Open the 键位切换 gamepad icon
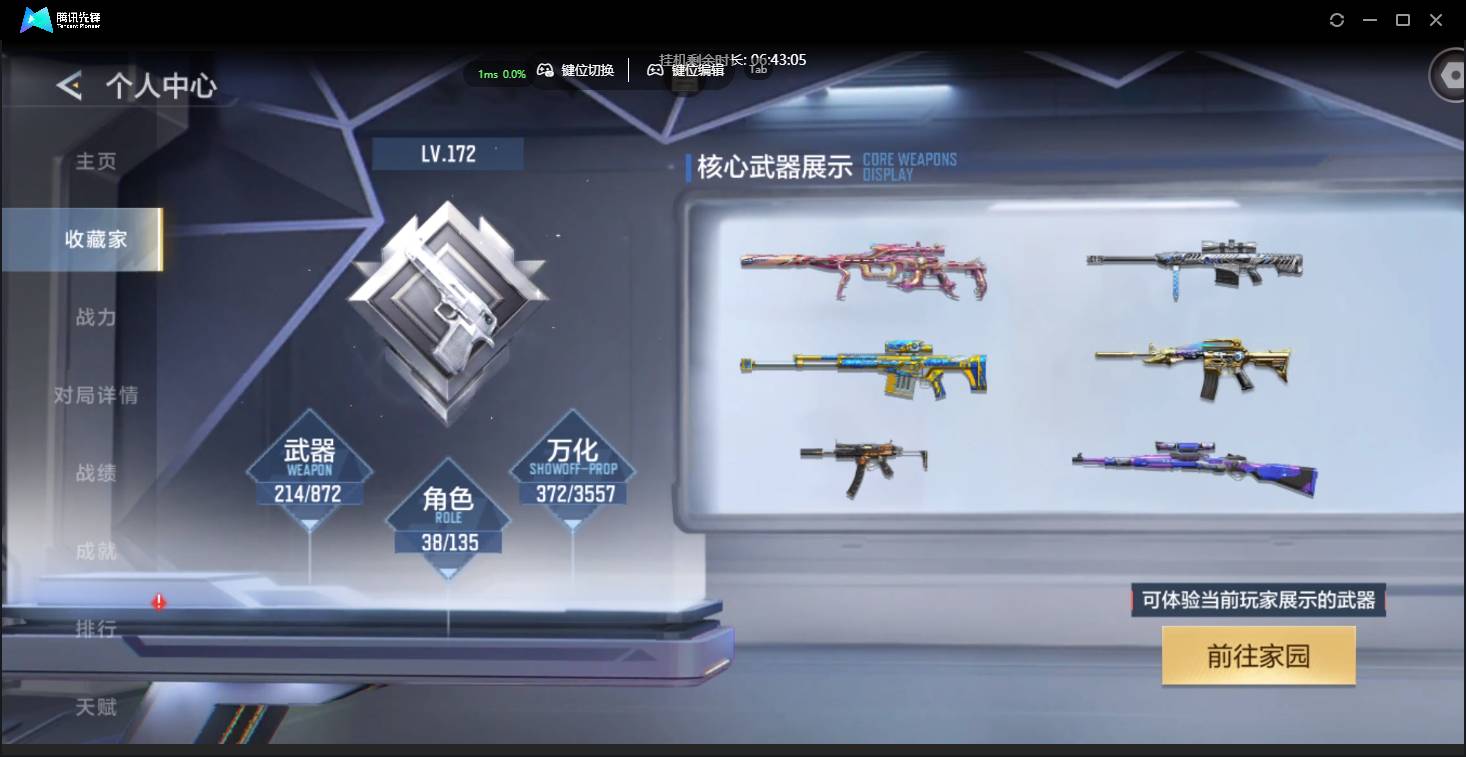 546,70
